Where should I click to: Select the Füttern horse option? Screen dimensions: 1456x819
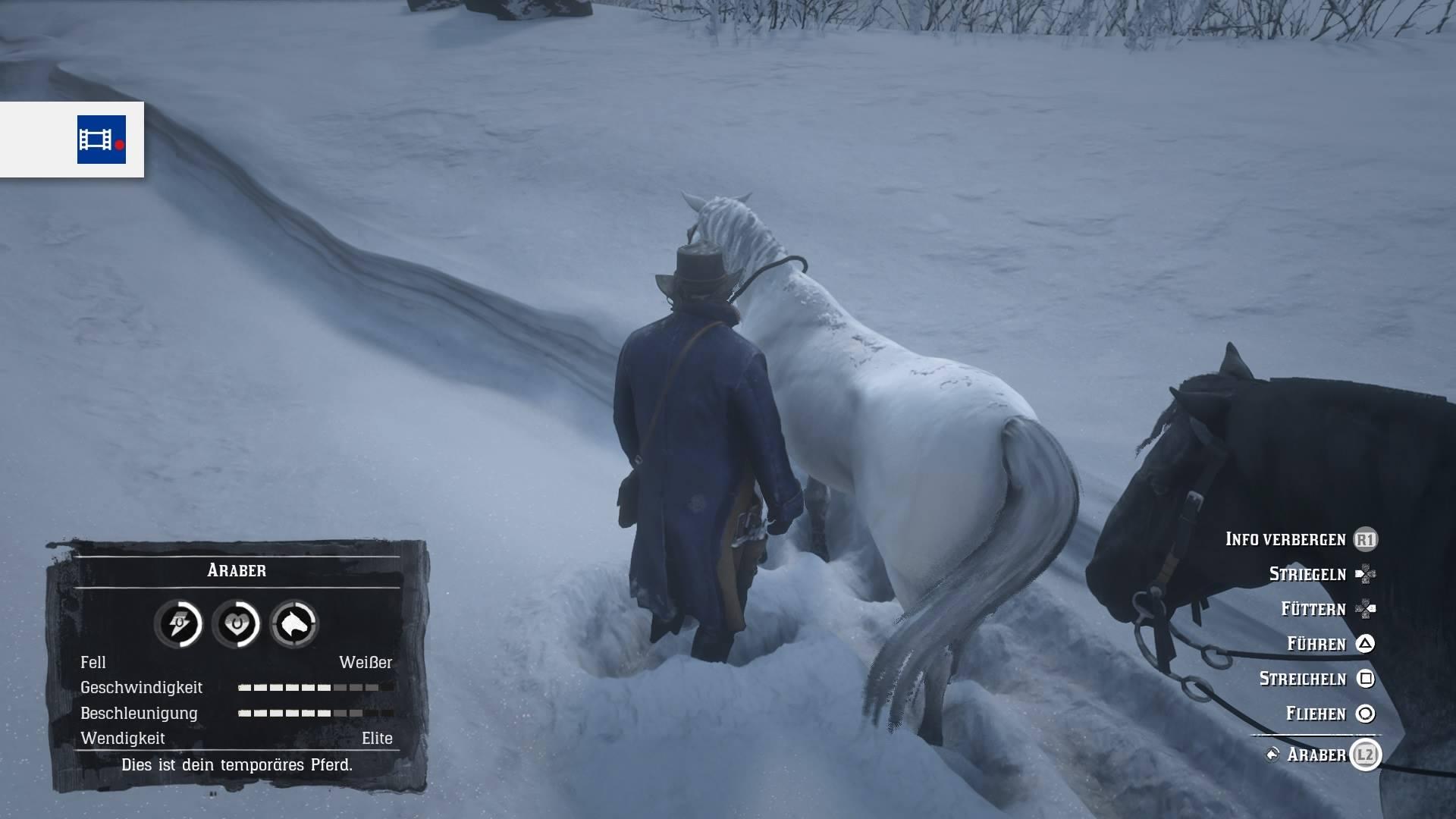1313,609
